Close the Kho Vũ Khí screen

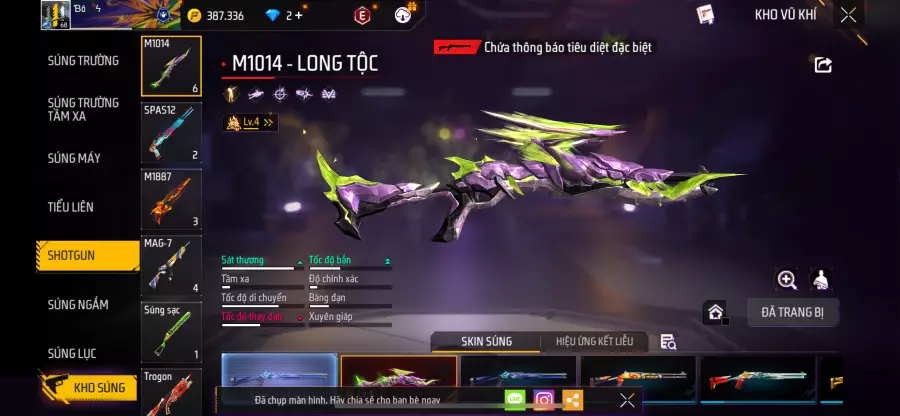click(848, 15)
